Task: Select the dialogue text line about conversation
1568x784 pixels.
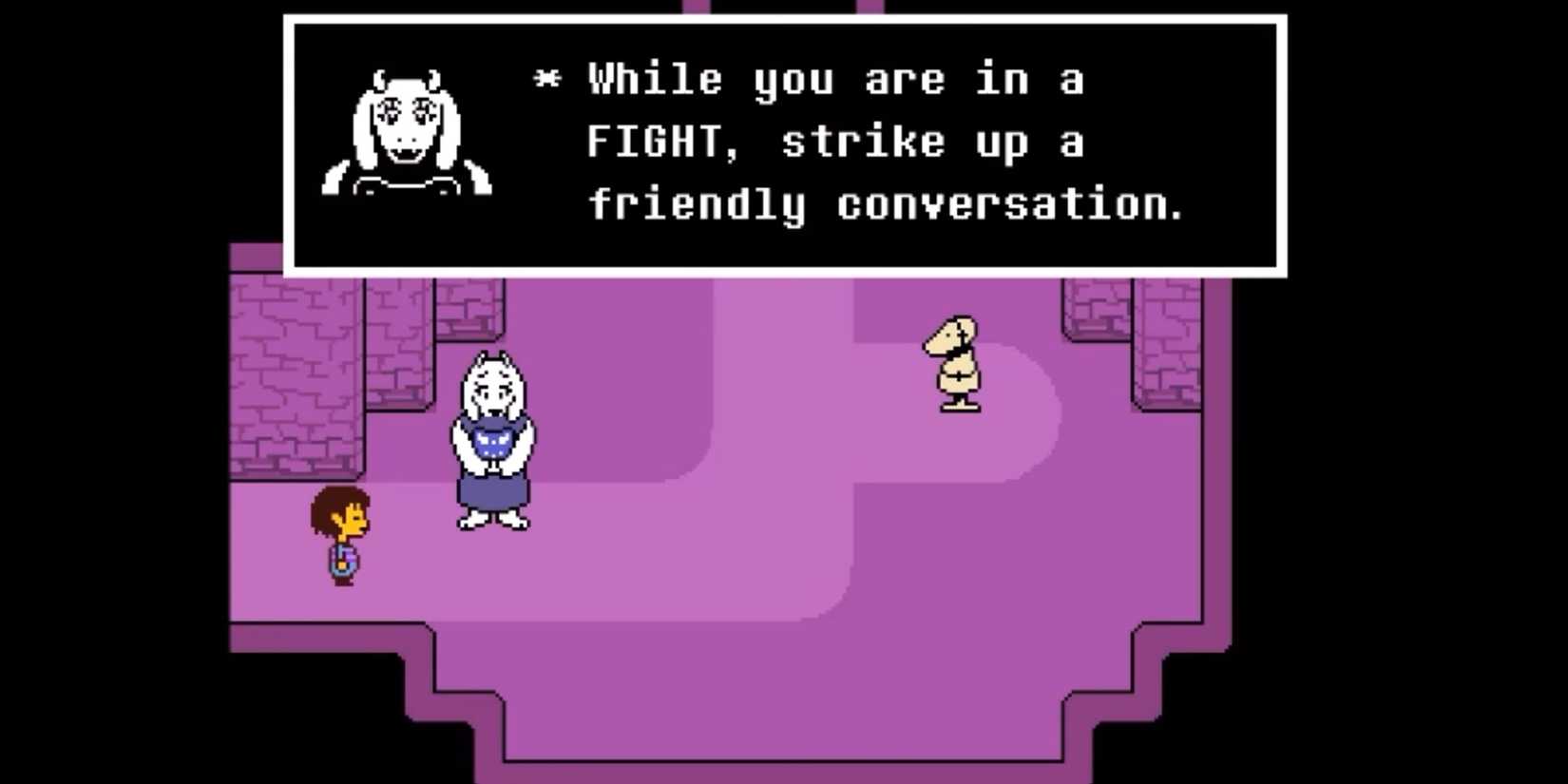Action: click(x=889, y=201)
